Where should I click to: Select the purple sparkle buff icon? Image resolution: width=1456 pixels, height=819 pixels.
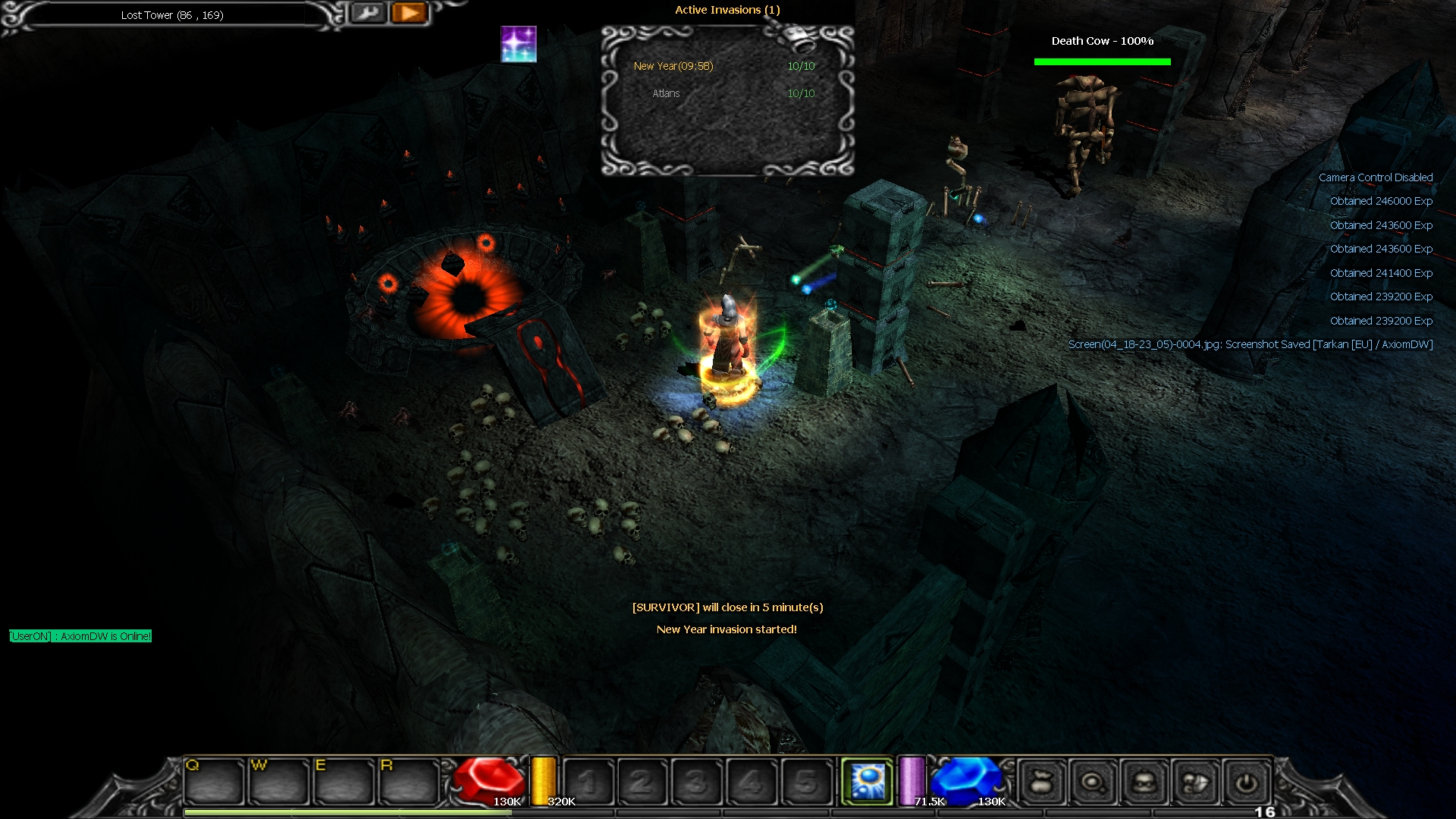click(x=519, y=44)
